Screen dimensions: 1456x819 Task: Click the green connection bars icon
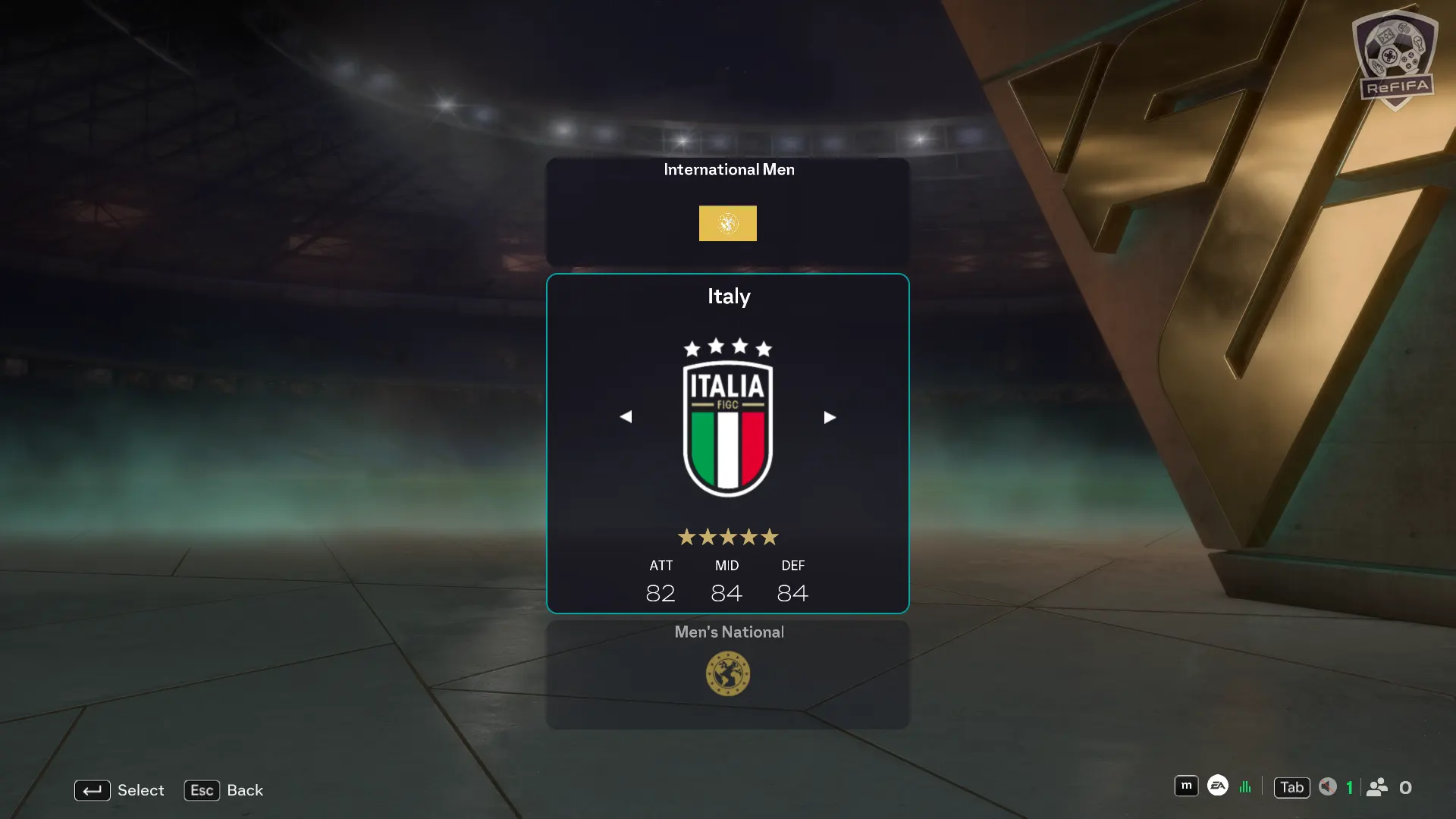click(1245, 787)
